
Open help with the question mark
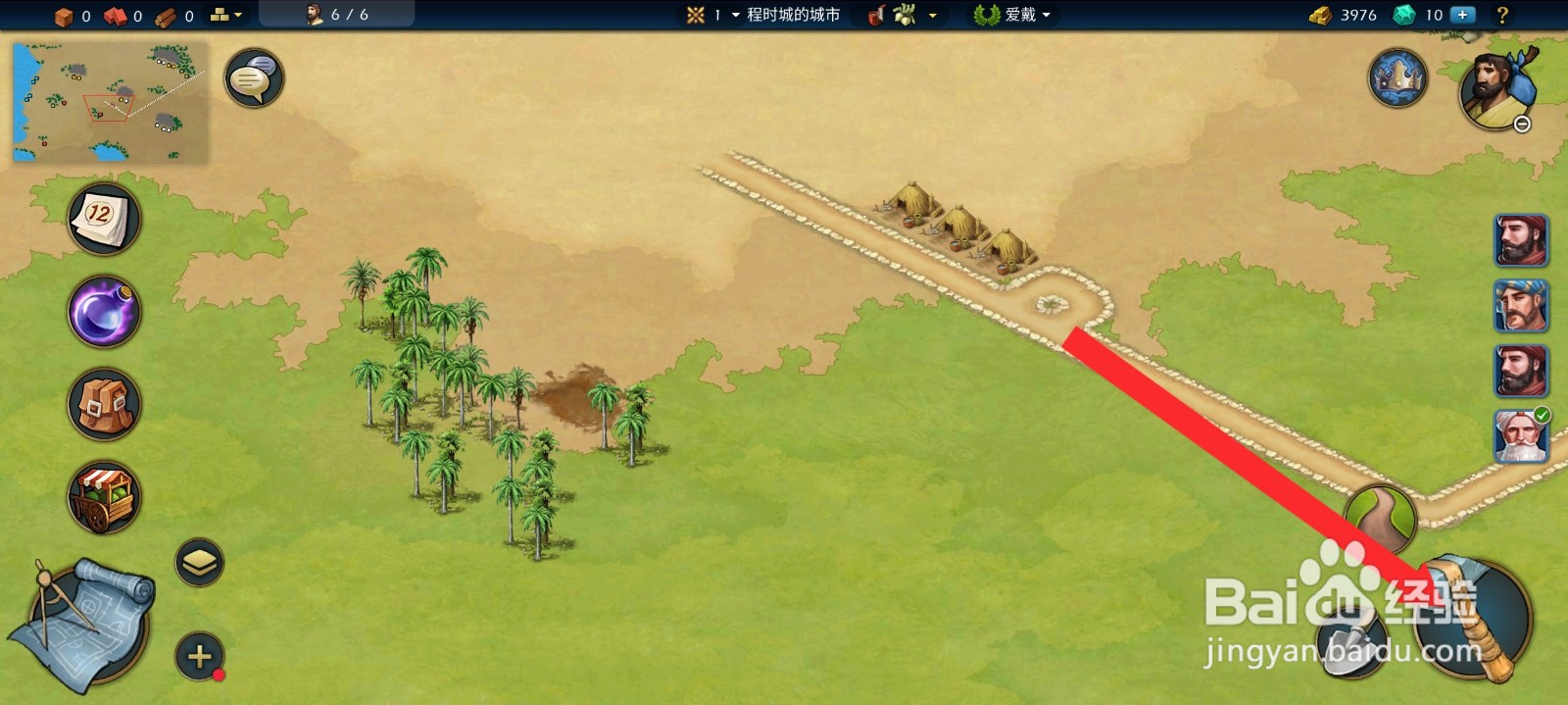[1502, 15]
